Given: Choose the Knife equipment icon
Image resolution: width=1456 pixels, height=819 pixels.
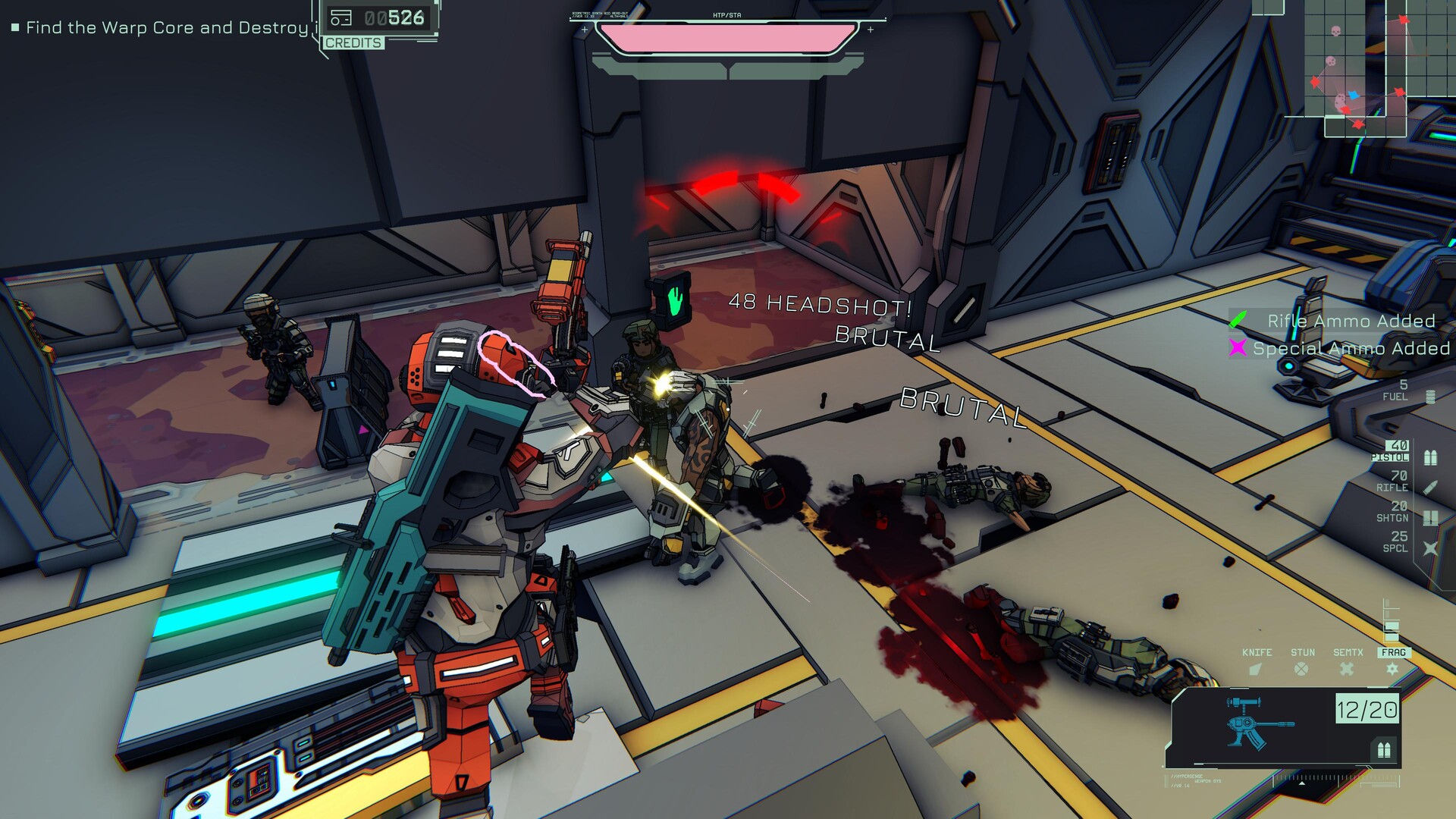Looking at the screenshot, I should 1256,668.
